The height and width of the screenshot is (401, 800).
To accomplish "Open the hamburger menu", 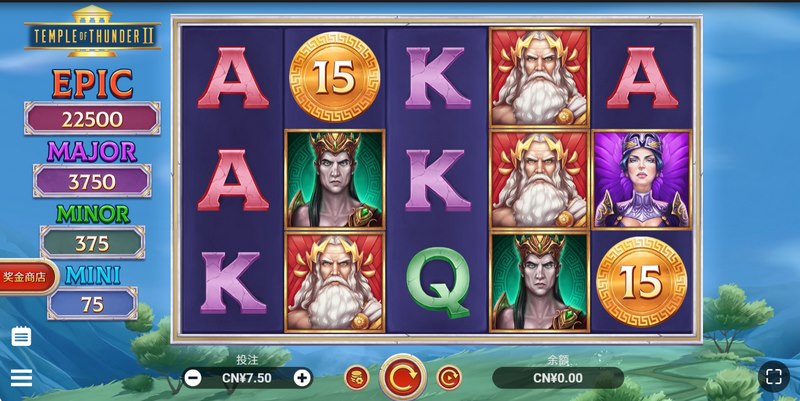I will click(21, 377).
